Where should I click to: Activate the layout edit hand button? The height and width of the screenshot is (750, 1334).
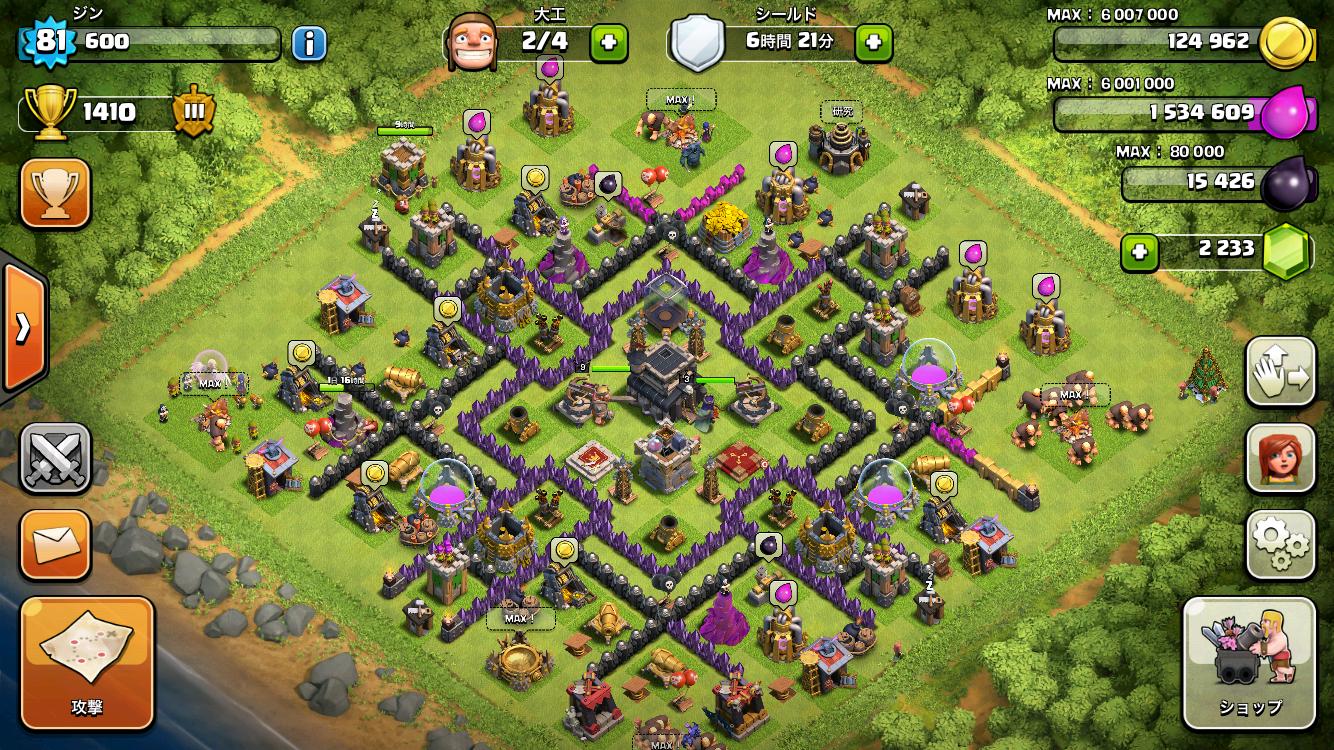(1280, 373)
